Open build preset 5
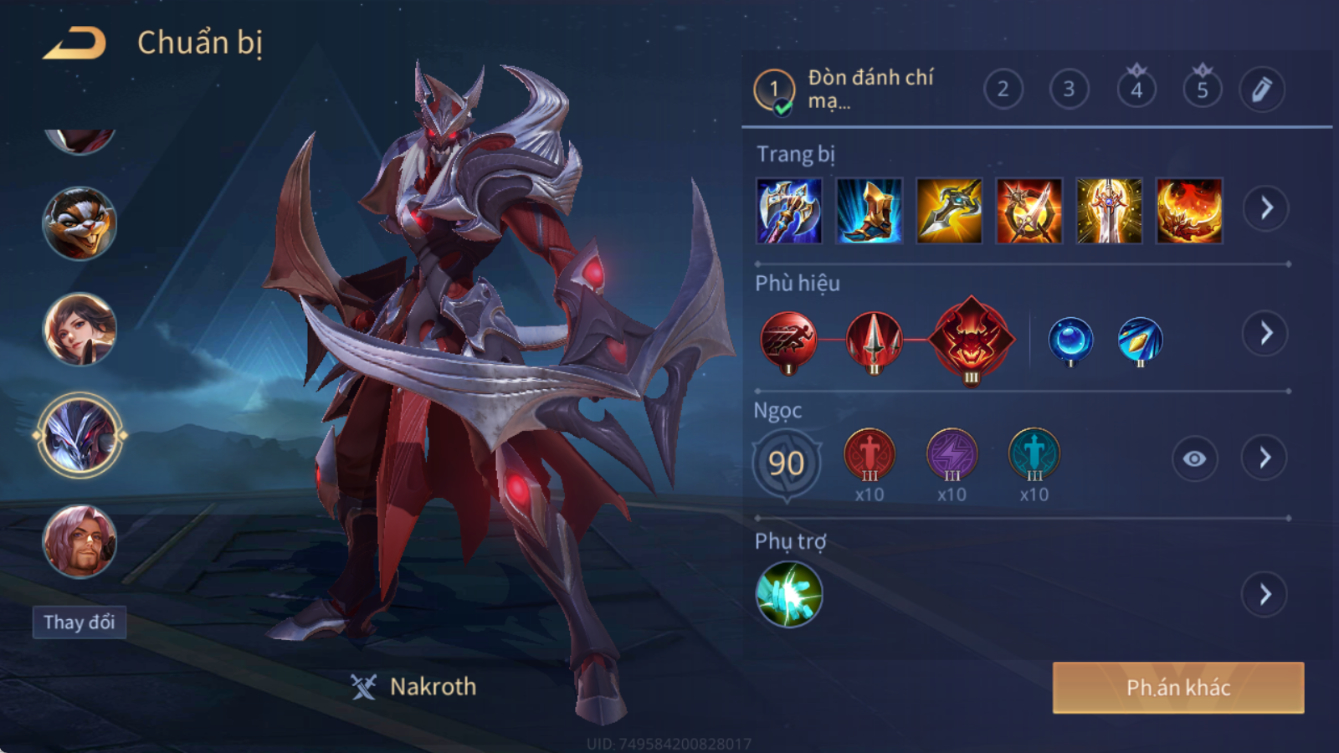 point(1202,90)
